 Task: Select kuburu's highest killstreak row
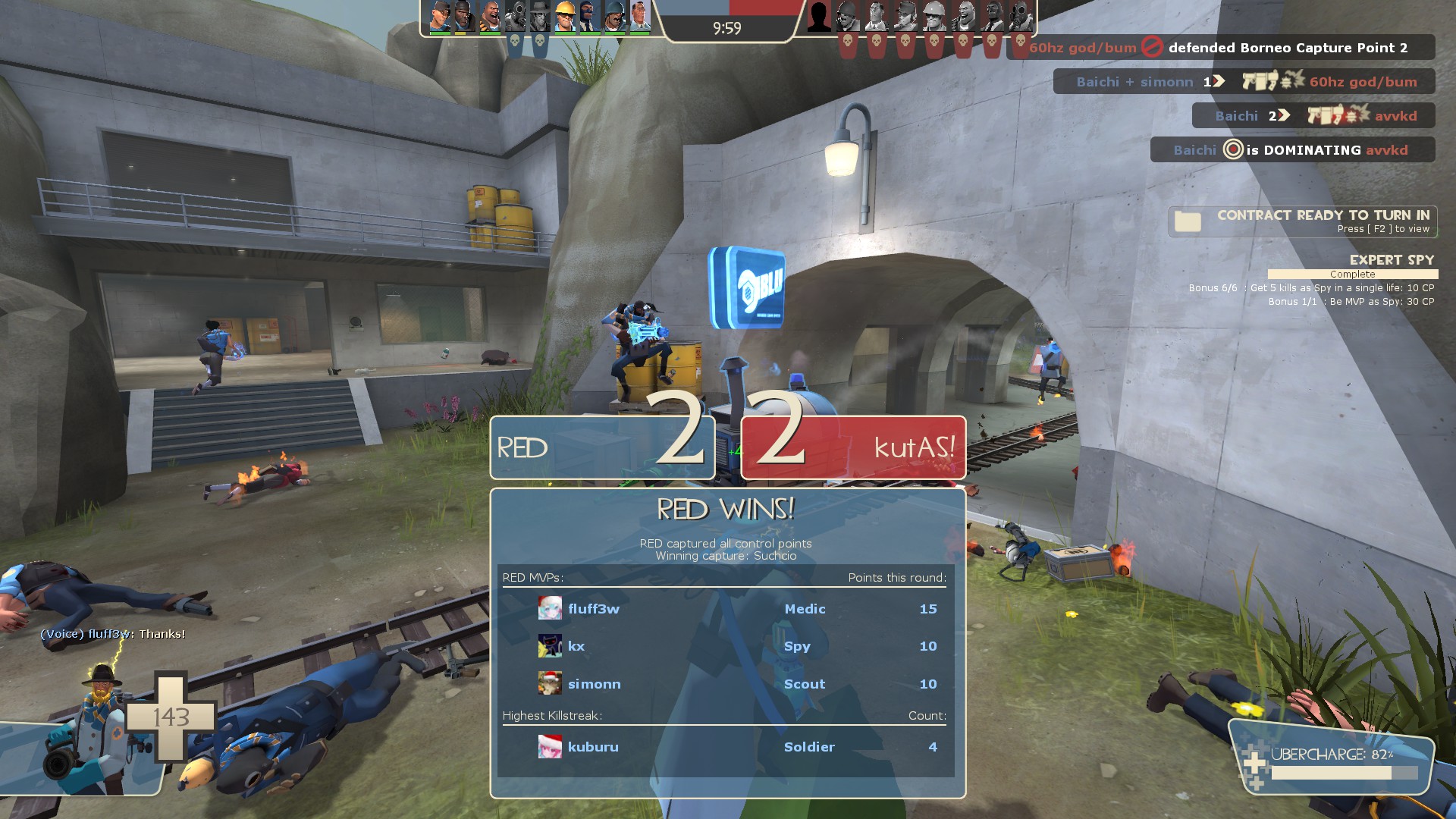[x=725, y=747]
